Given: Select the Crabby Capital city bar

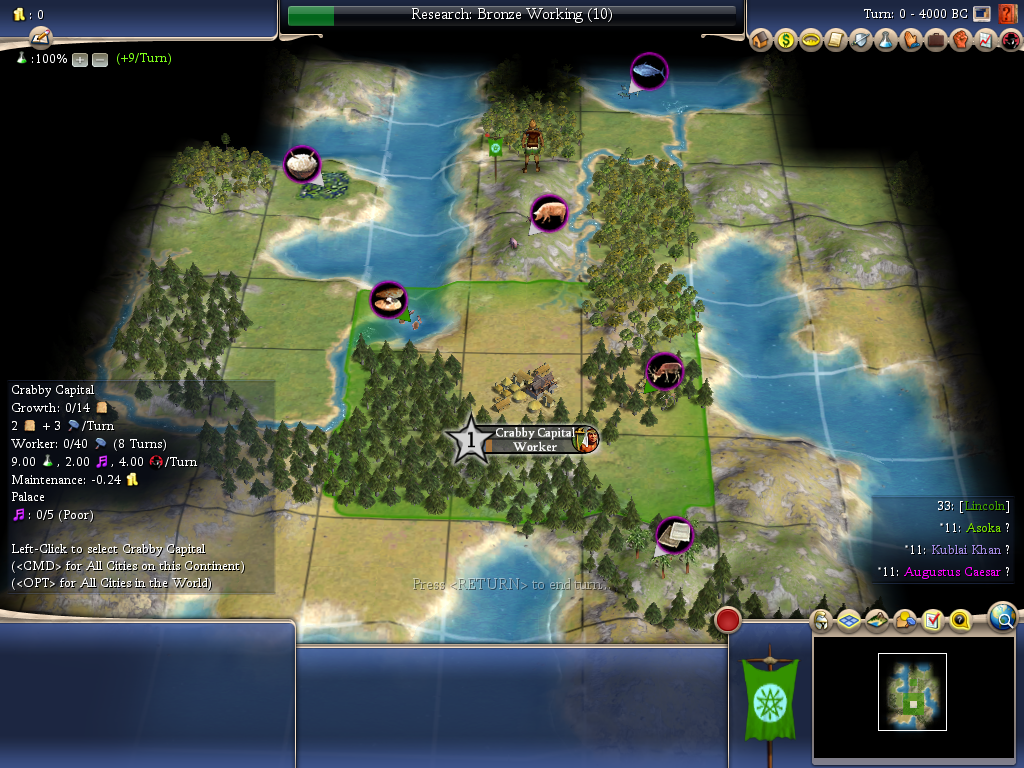Looking at the screenshot, I should (x=534, y=439).
